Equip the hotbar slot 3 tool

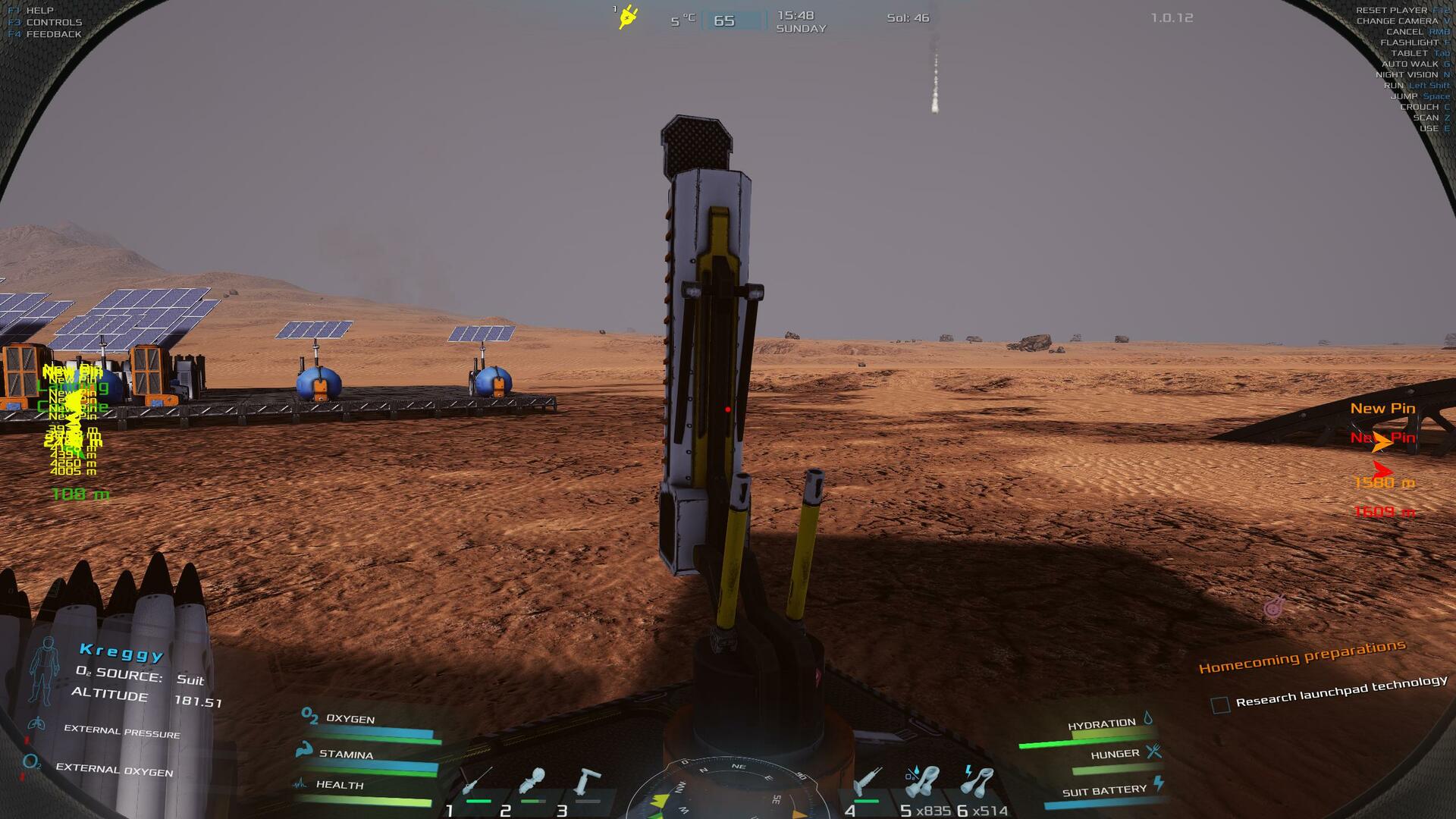pos(586,783)
